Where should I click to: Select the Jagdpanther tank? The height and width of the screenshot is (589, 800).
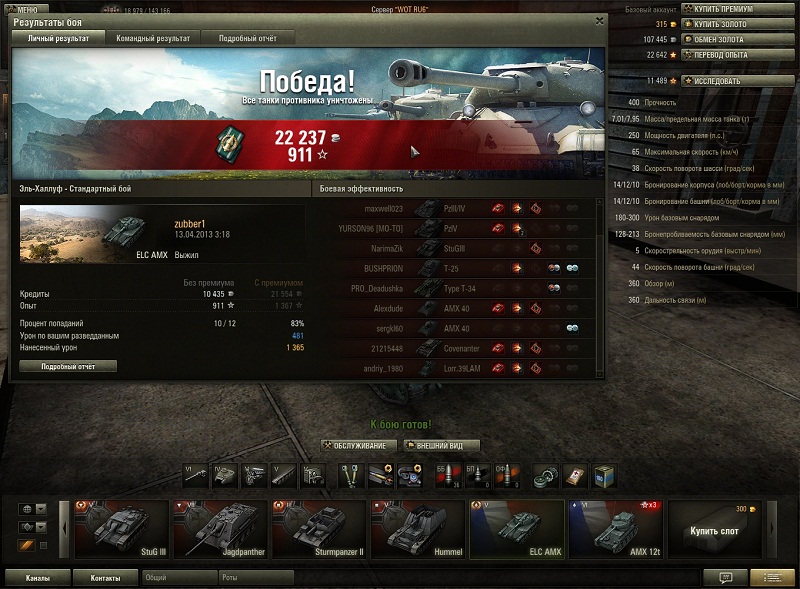pos(218,525)
